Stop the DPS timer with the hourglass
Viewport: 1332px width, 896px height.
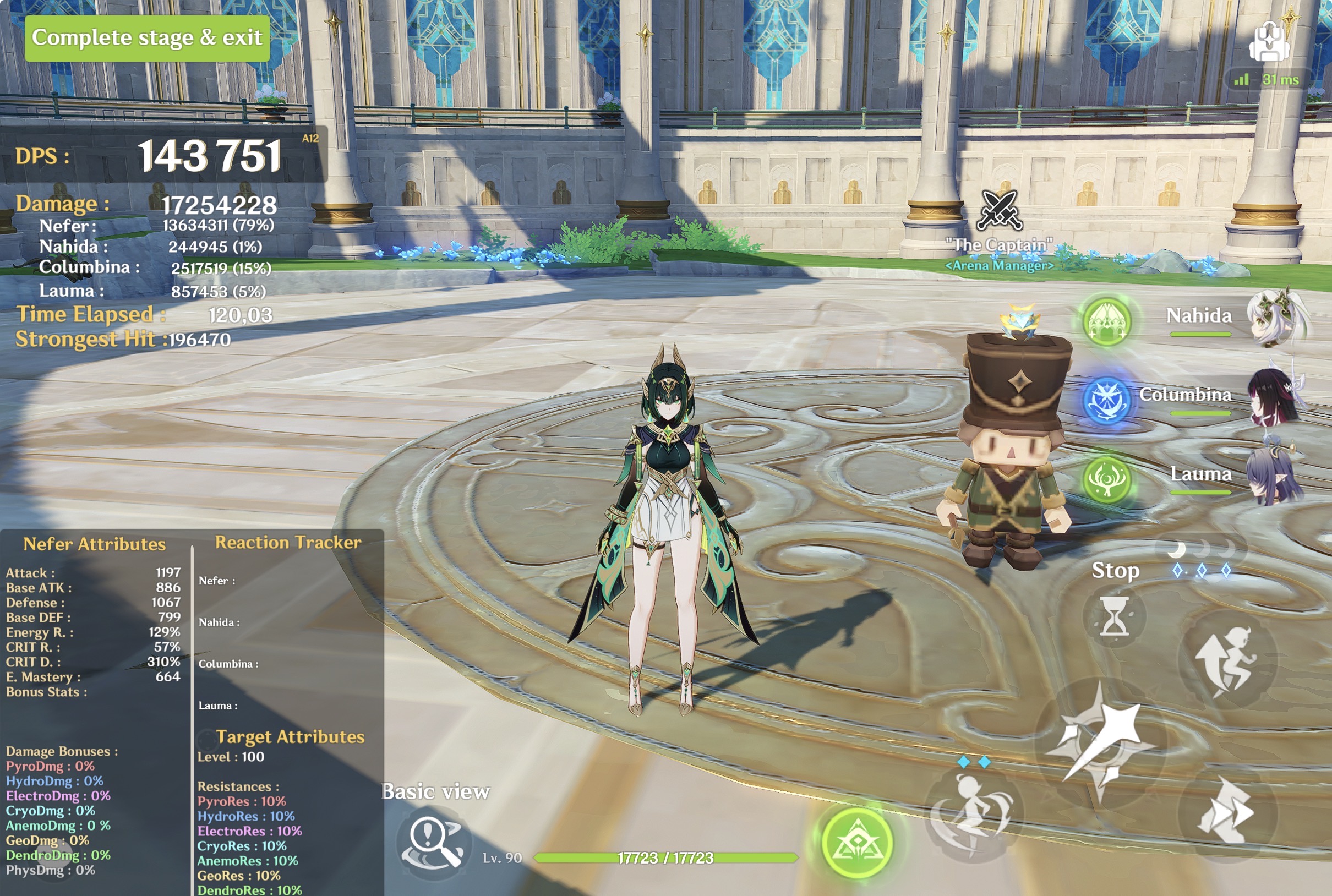(x=1113, y=616)
